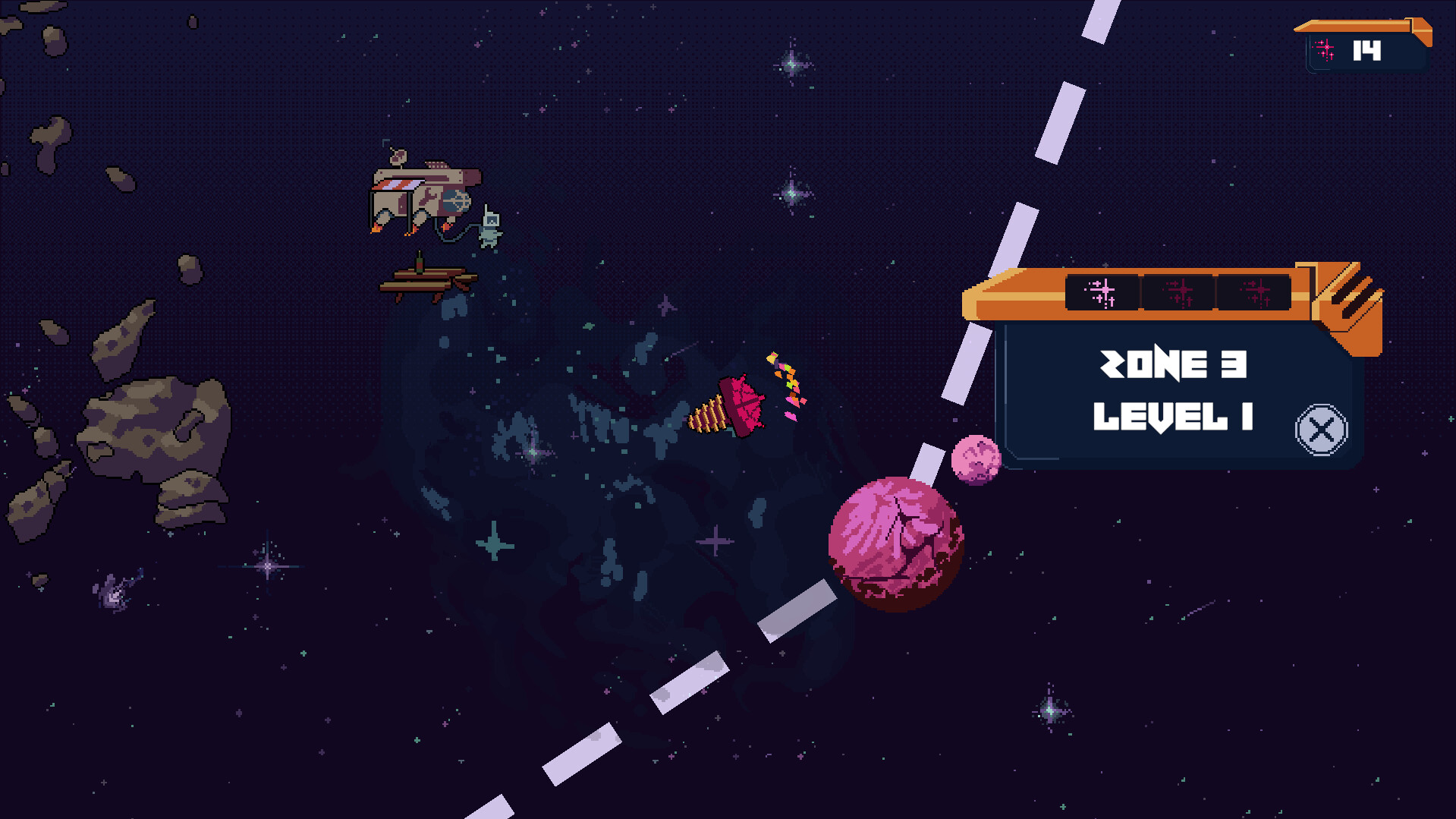This screenshot has height=819, width=1456.
Task: Select the small robot companion near the shop
Action: [x=489, y=228]
